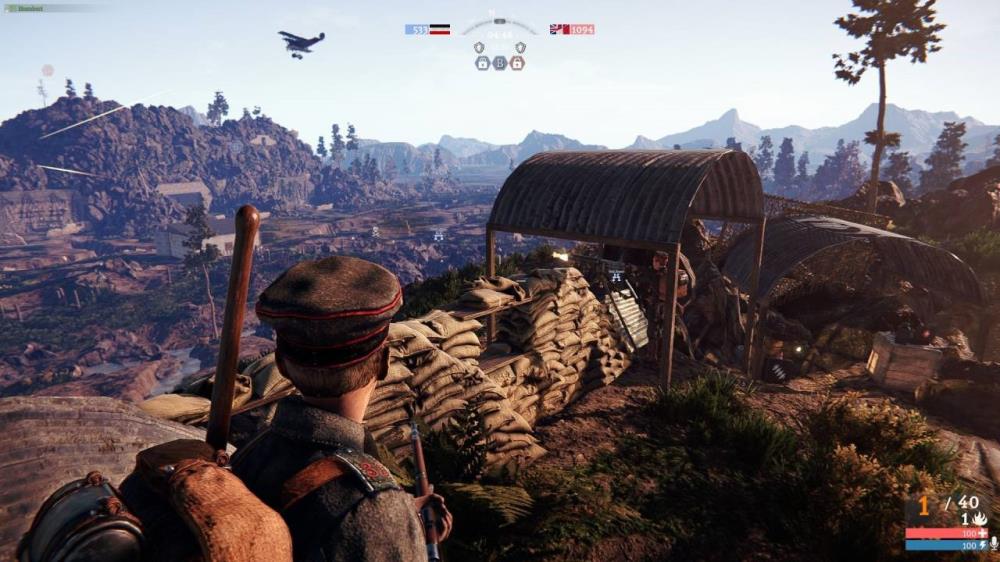Select the German Empire team flag
The image size is (1000, 562).
click(439, 30)
